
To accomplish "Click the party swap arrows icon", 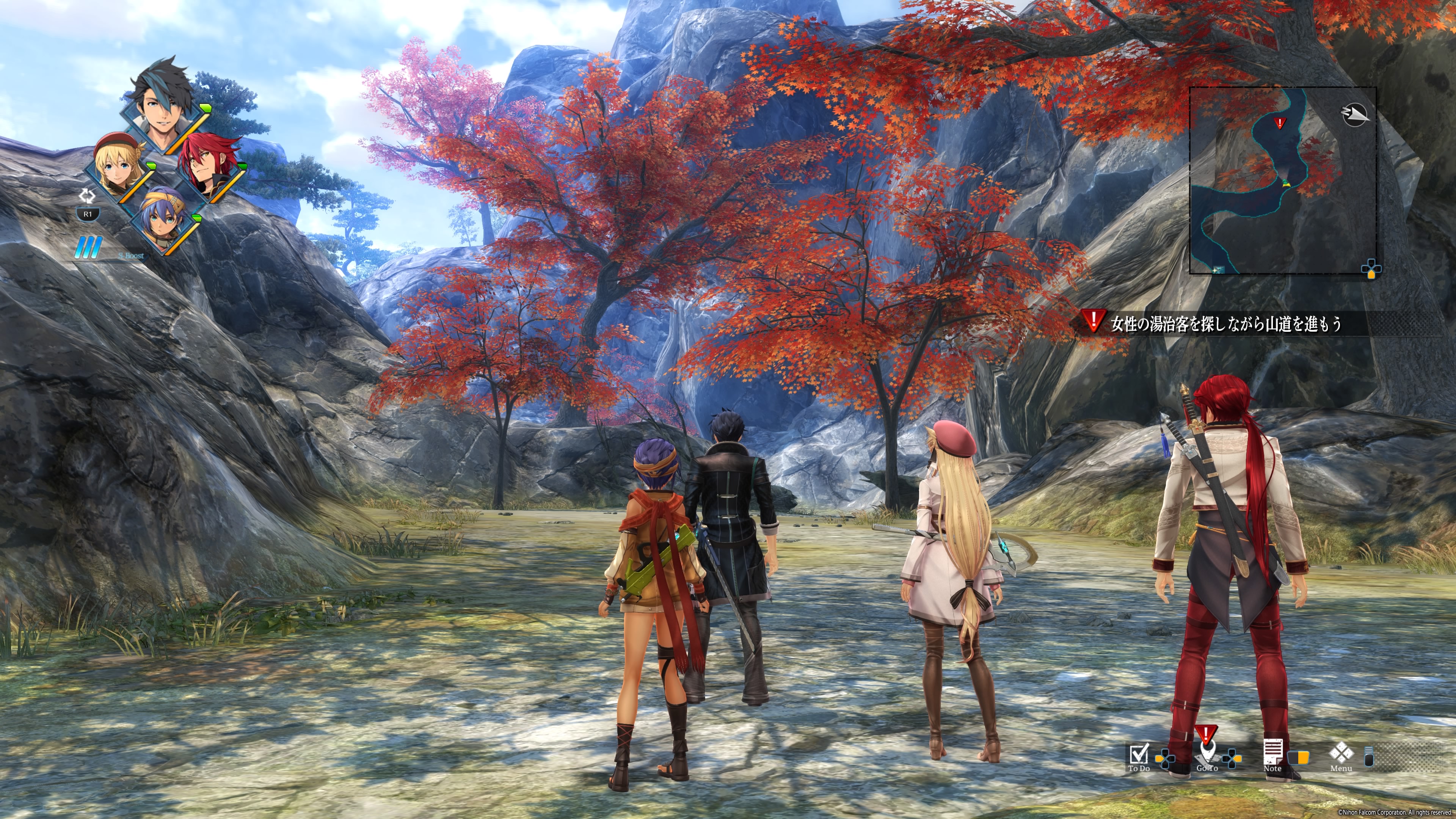I will click(87, 196).
